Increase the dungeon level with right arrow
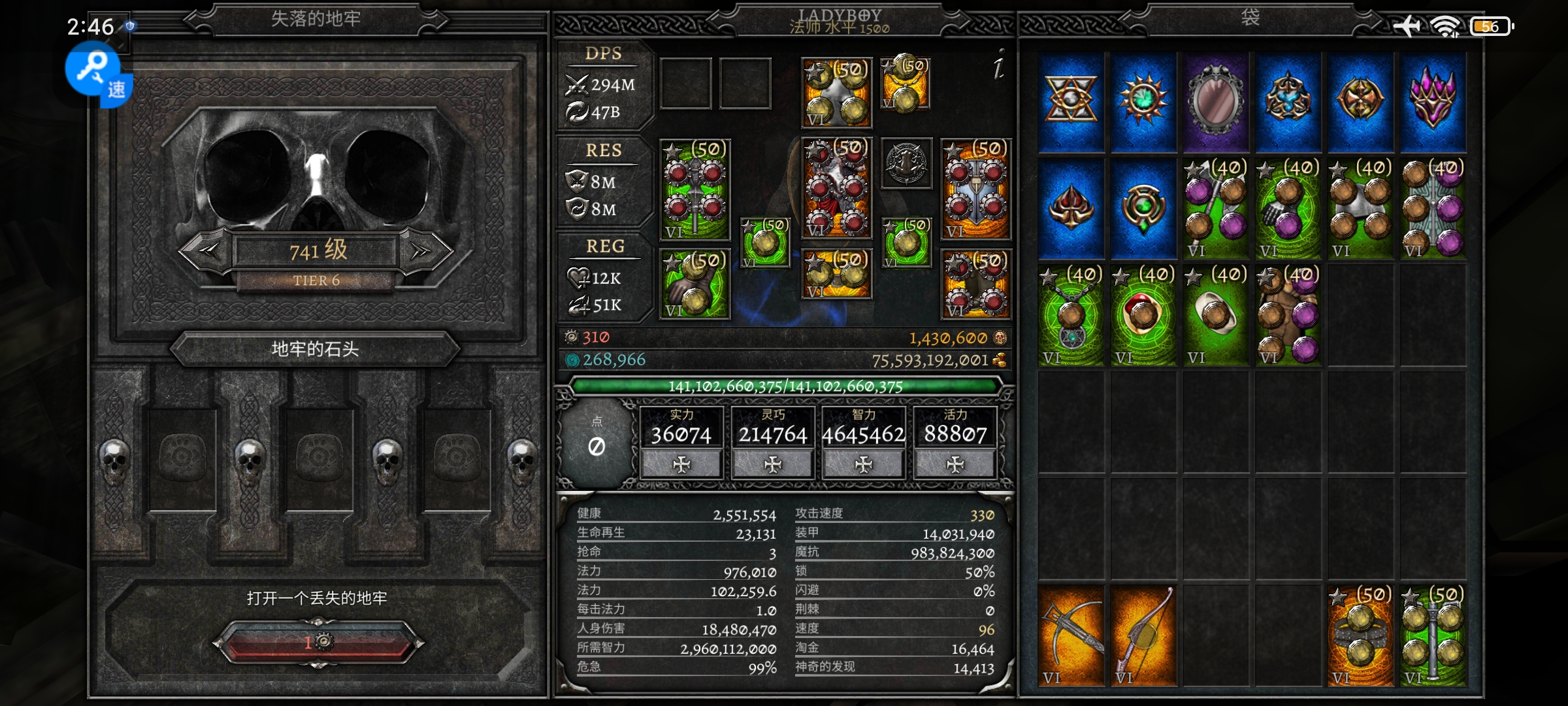Screen dimensions: 1568x706 [x=423, y=250]
